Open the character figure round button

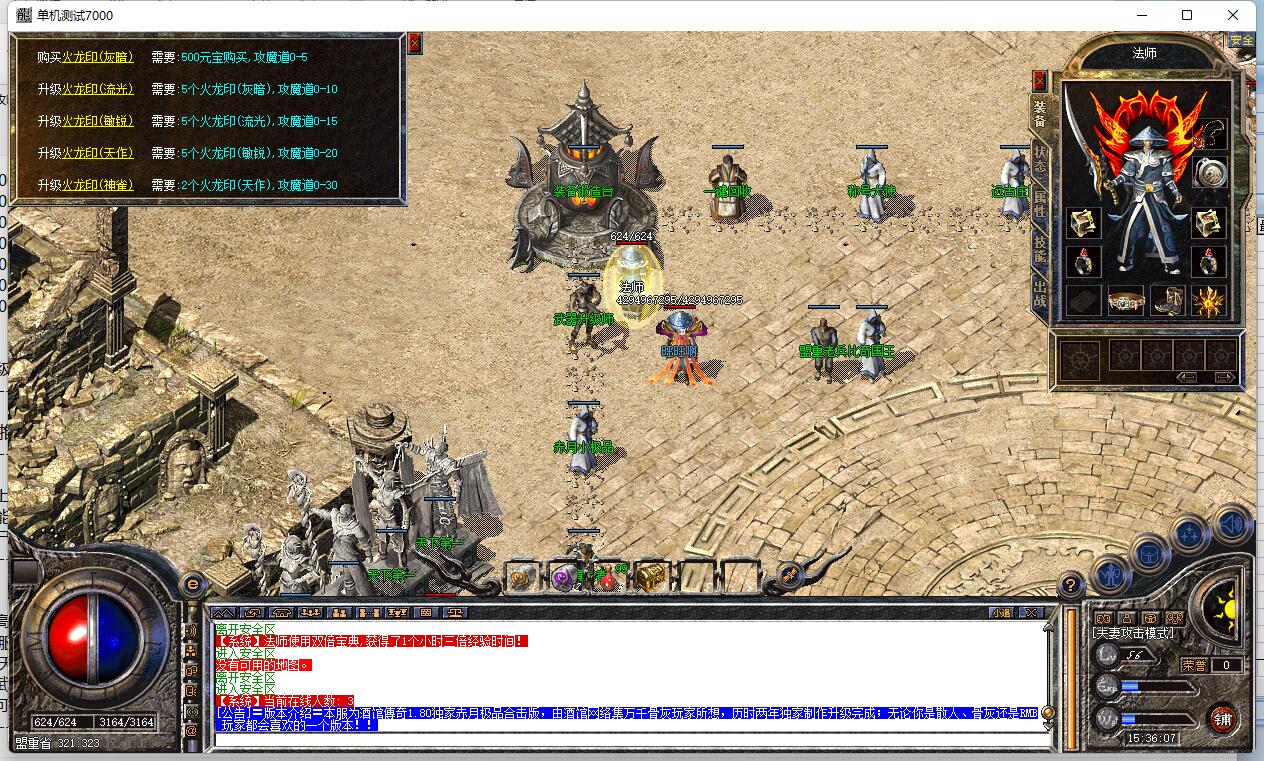coord(1111,574)
